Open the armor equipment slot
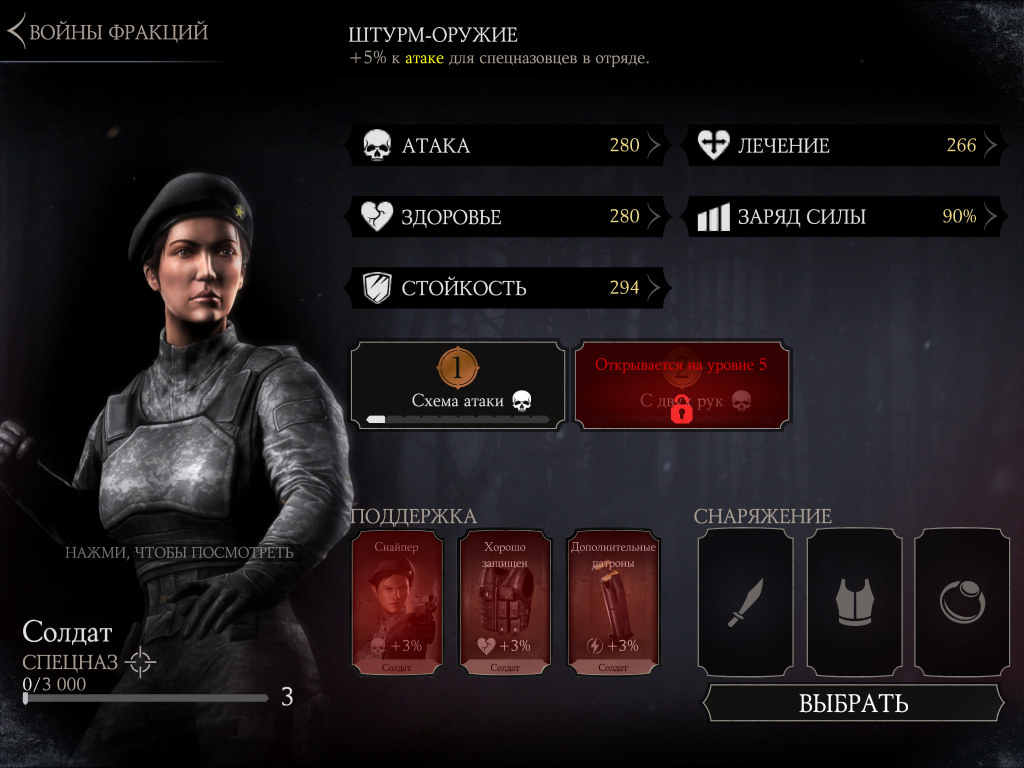The height and width of the screenshot is (768, 1024). (854, 602)
